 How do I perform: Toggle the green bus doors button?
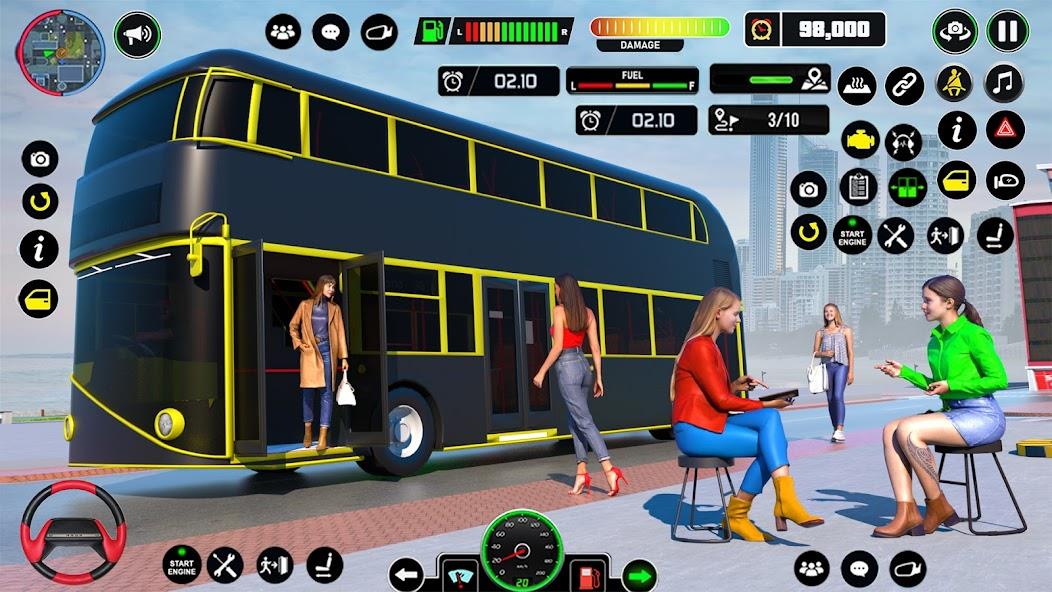tap(908, 187)
